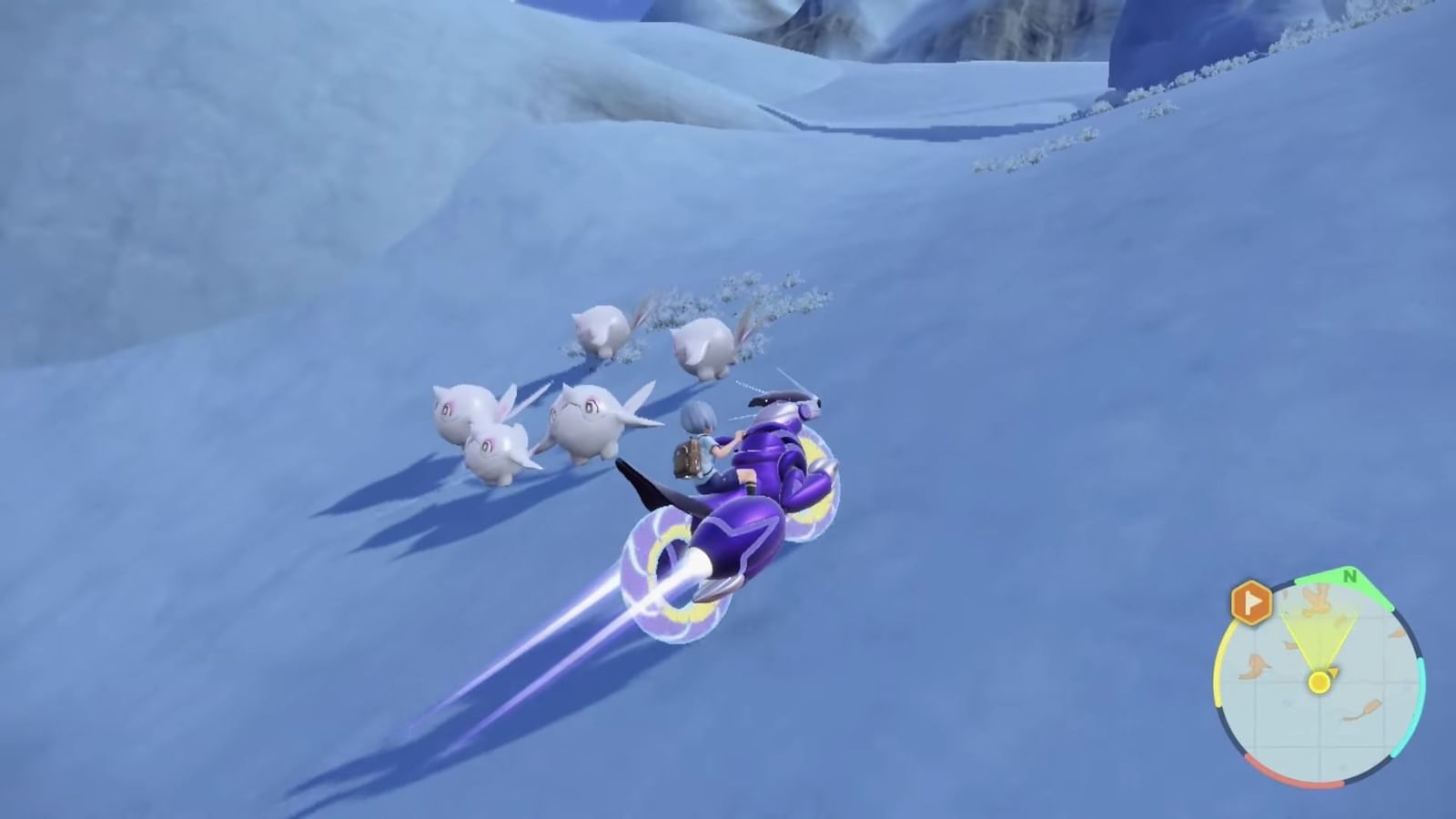Viewport: 1456px width, 819px height.
Task: Click the yellow player position marker on minimap
Action: pos(1319,682)
